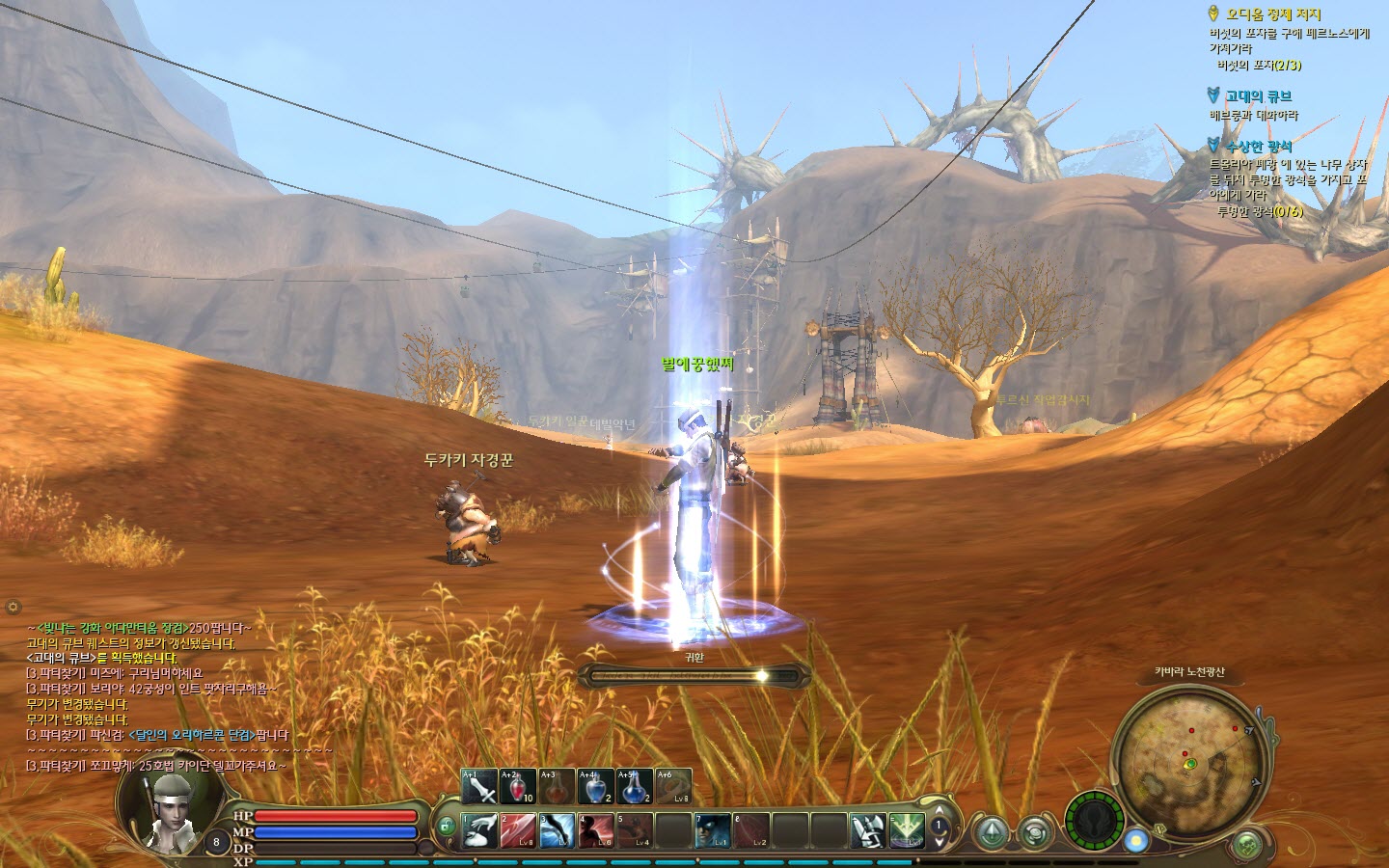Open the green menu button beside the minimap
1389x868 pixels.
(1249, 844)
